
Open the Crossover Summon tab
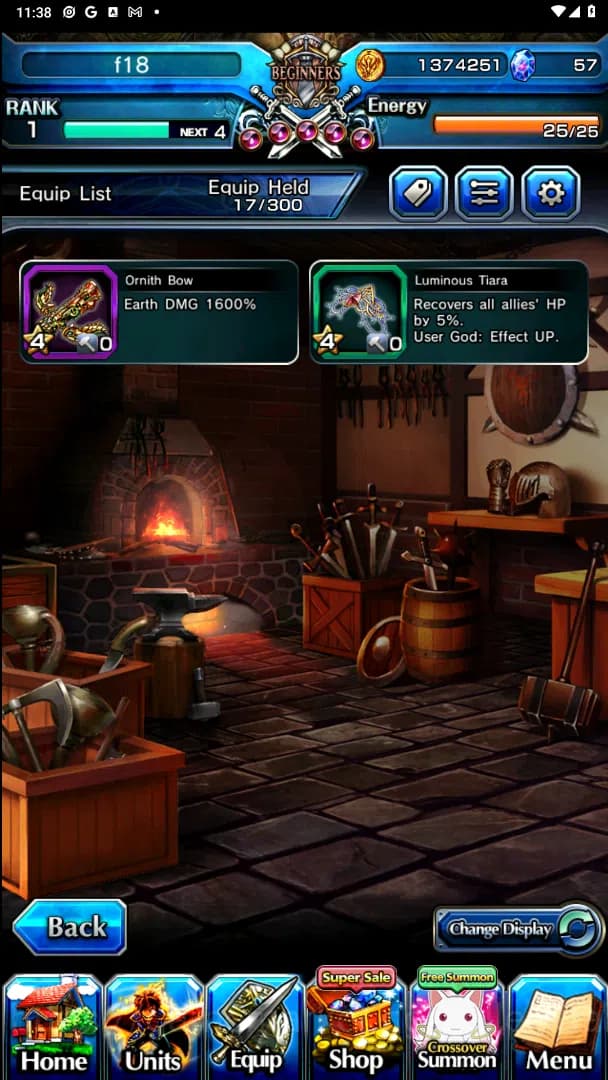coord(456,1025)
